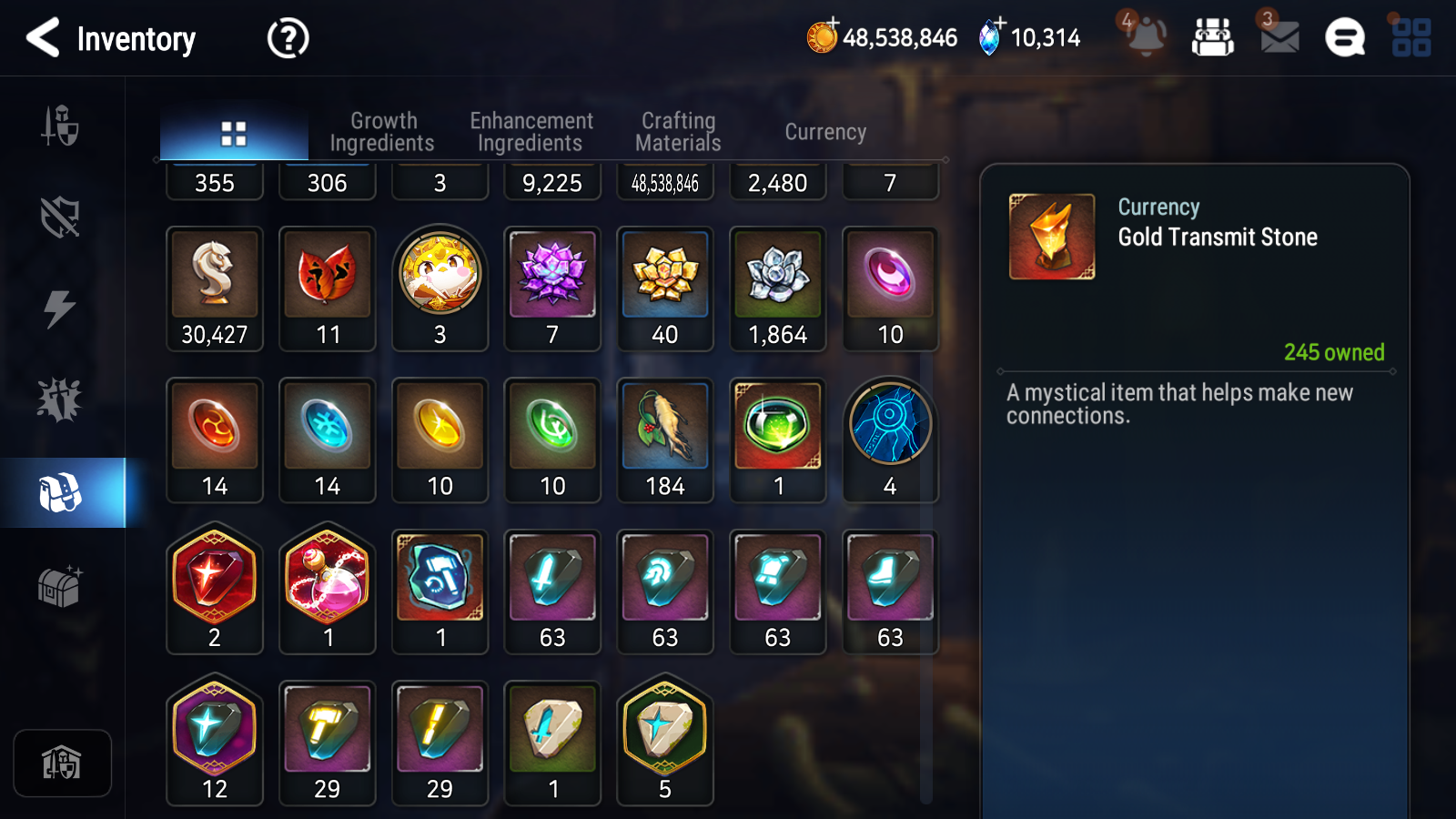Open the help question mark
Screen dimensions: 1456x819
(x=288, y=38)
